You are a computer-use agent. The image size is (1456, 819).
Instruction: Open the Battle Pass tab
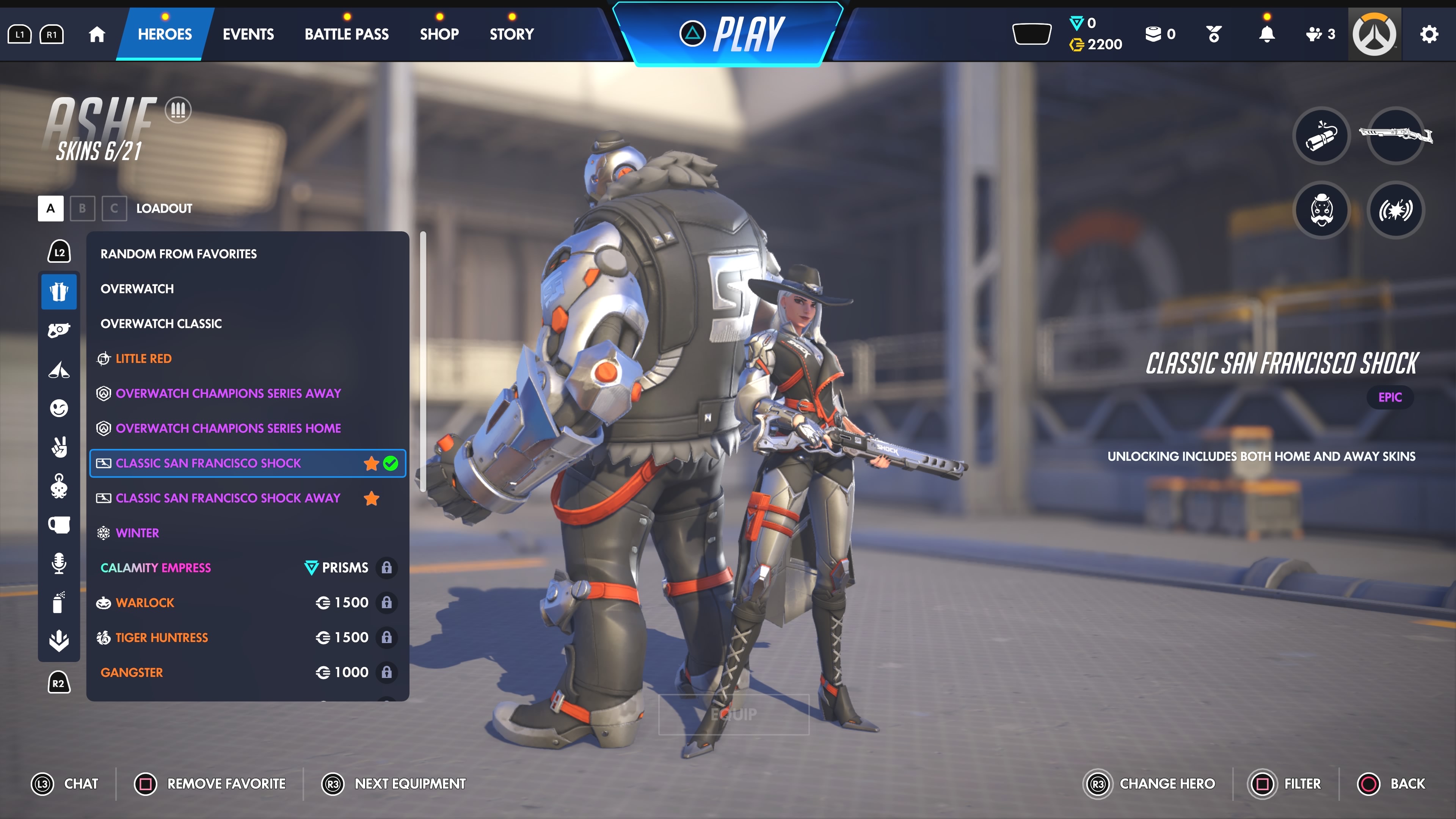[x=347, y=34]
